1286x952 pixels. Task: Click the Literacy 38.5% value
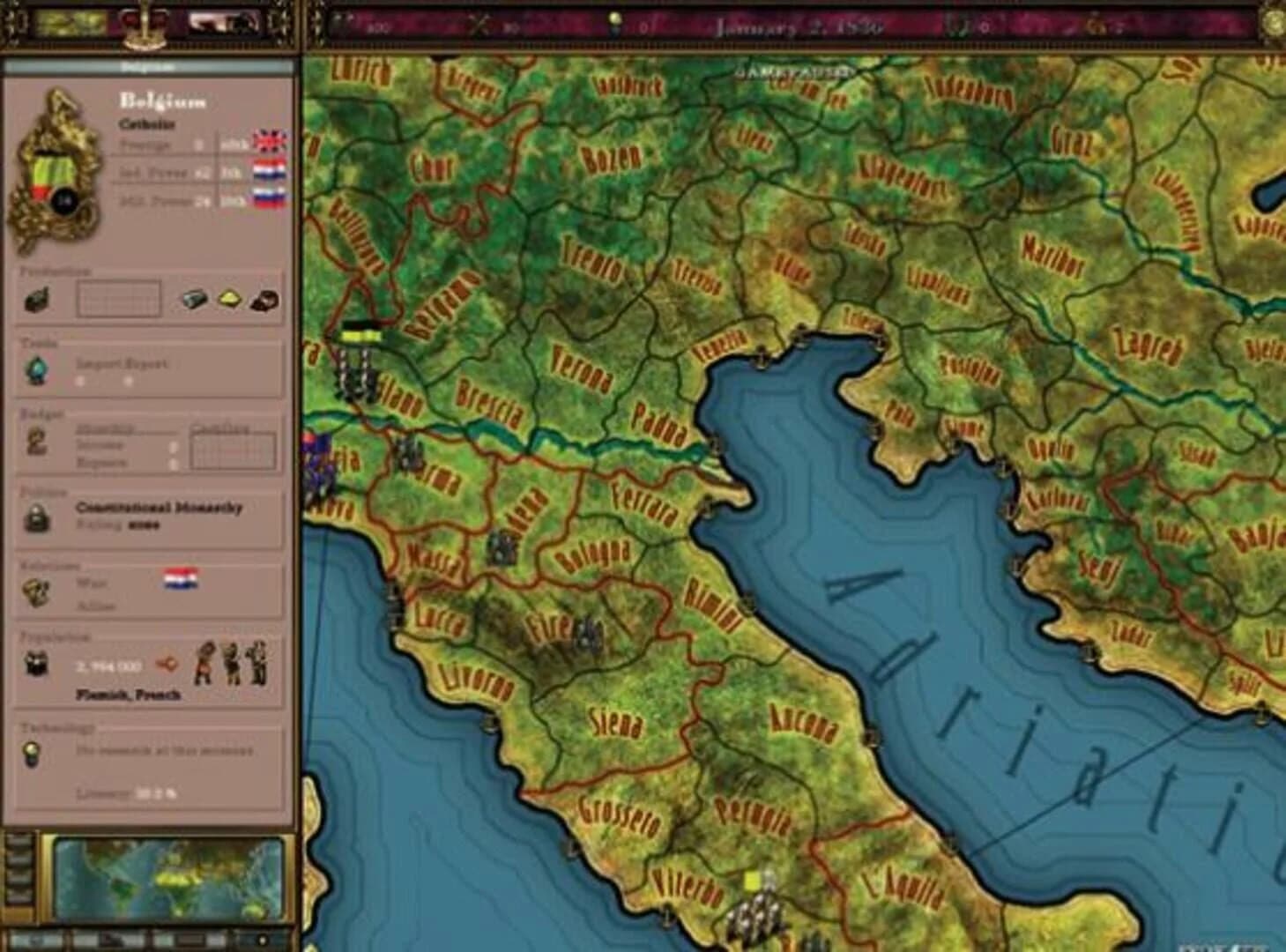pyautogui.click(x=156, y=791)
